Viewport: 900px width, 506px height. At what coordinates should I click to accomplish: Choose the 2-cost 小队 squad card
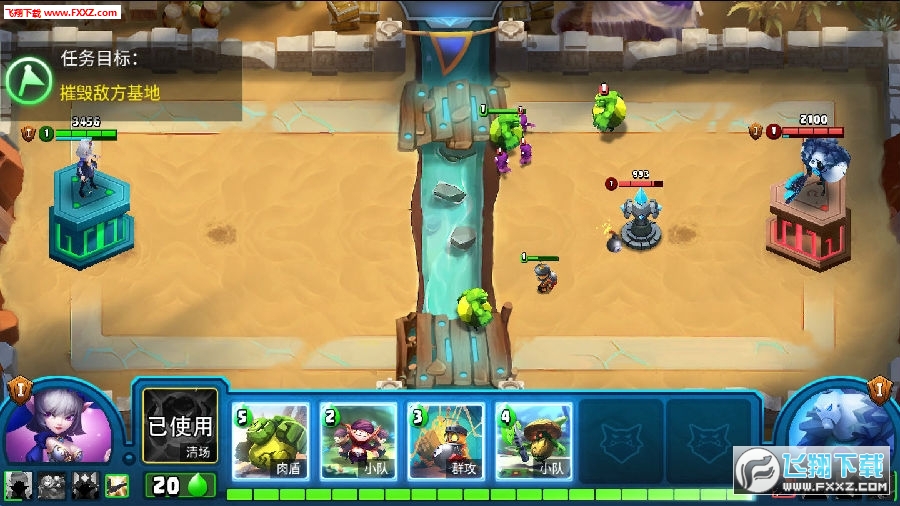coord(359,441)
